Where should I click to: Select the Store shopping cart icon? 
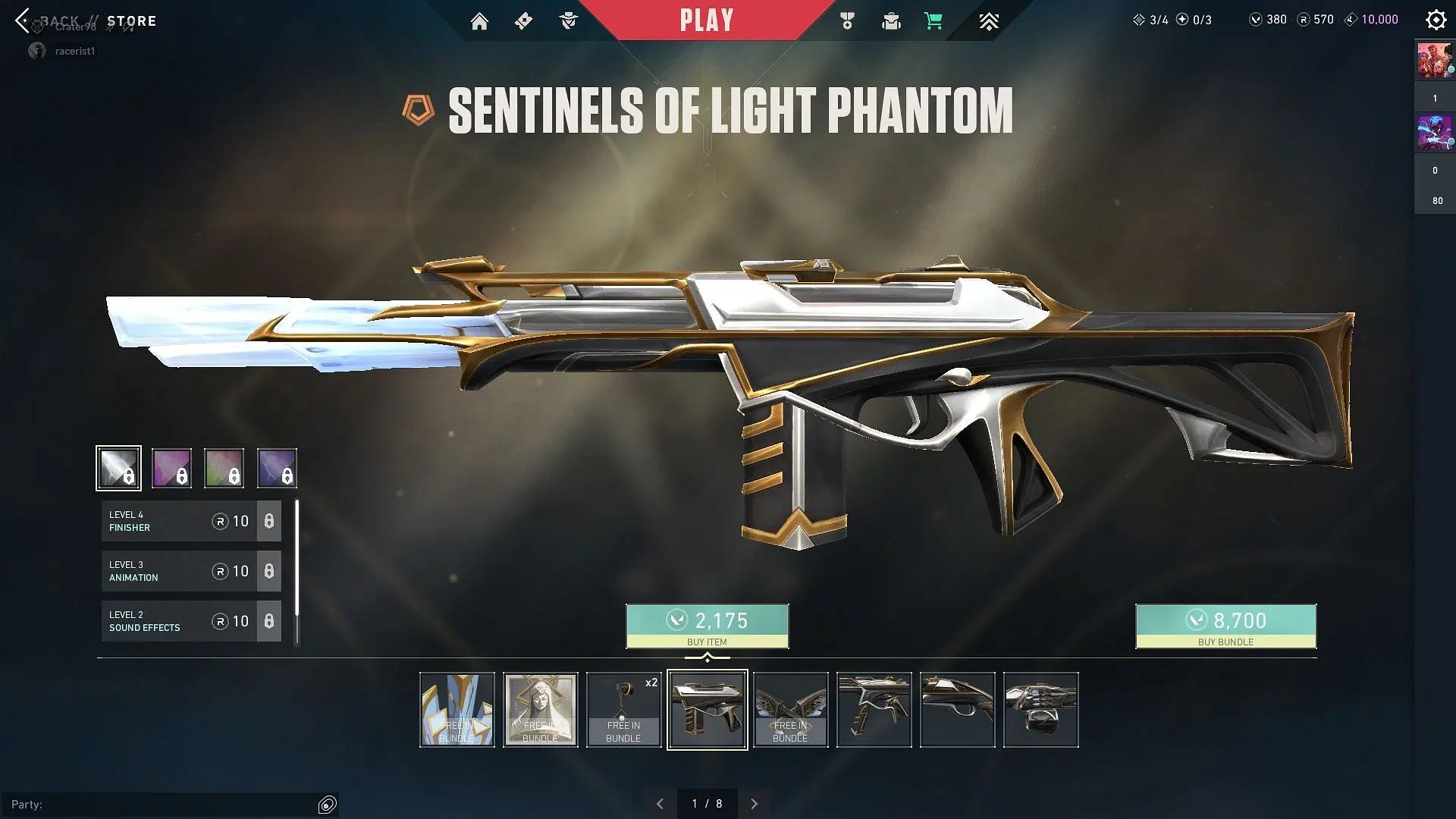(x=934, y=20)
